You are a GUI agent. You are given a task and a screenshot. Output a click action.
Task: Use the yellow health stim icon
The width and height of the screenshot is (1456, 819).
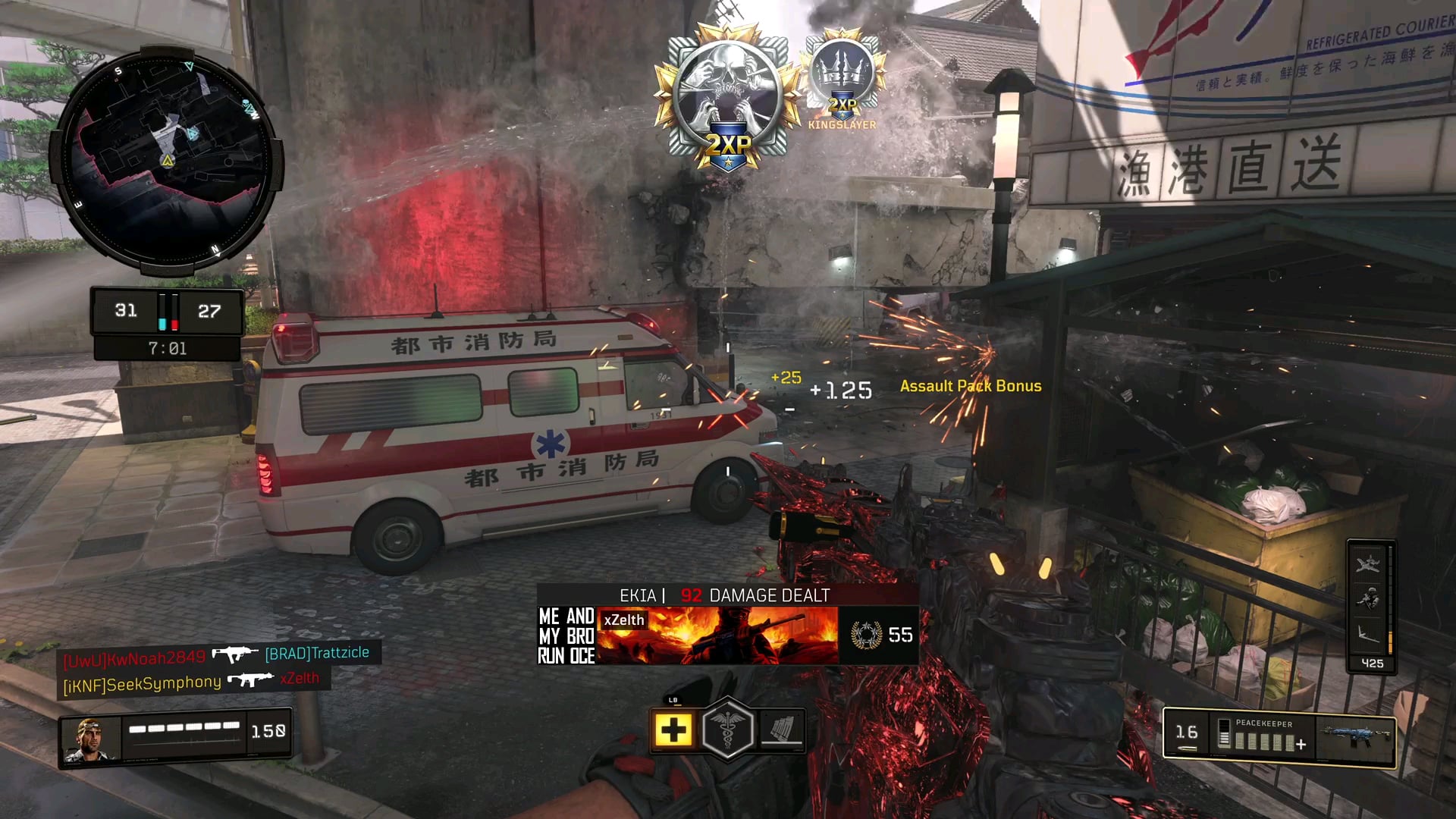(673, 730)
